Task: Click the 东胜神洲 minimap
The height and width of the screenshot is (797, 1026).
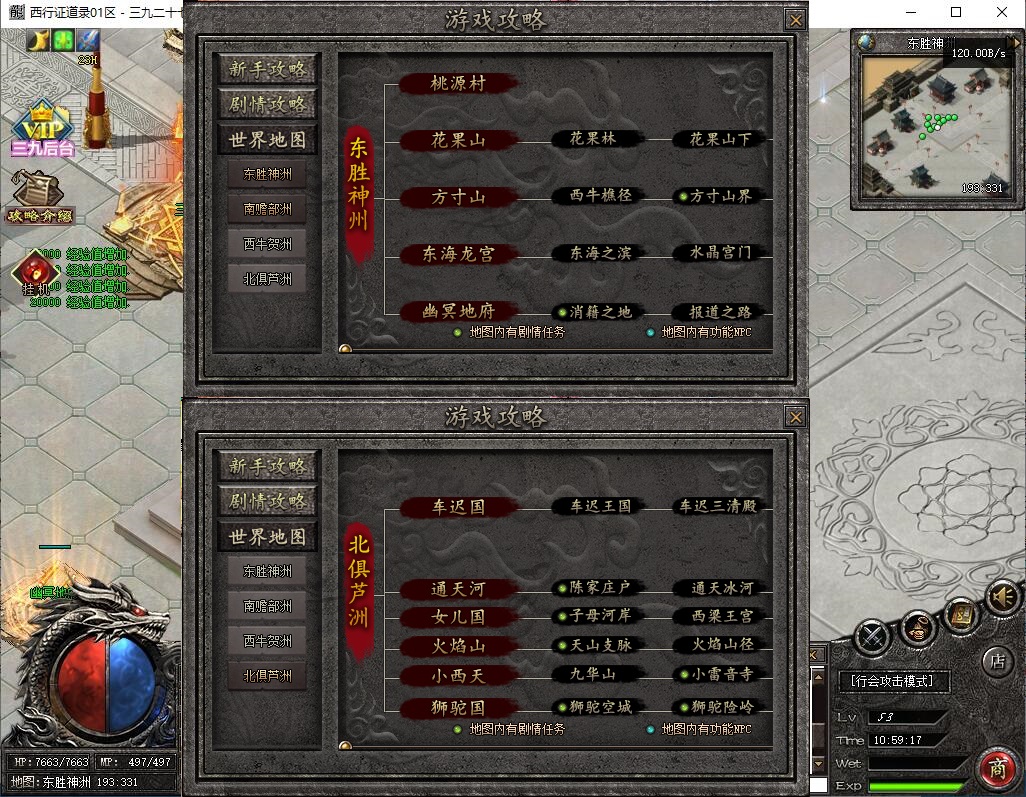Action: (x=924, y=125)
